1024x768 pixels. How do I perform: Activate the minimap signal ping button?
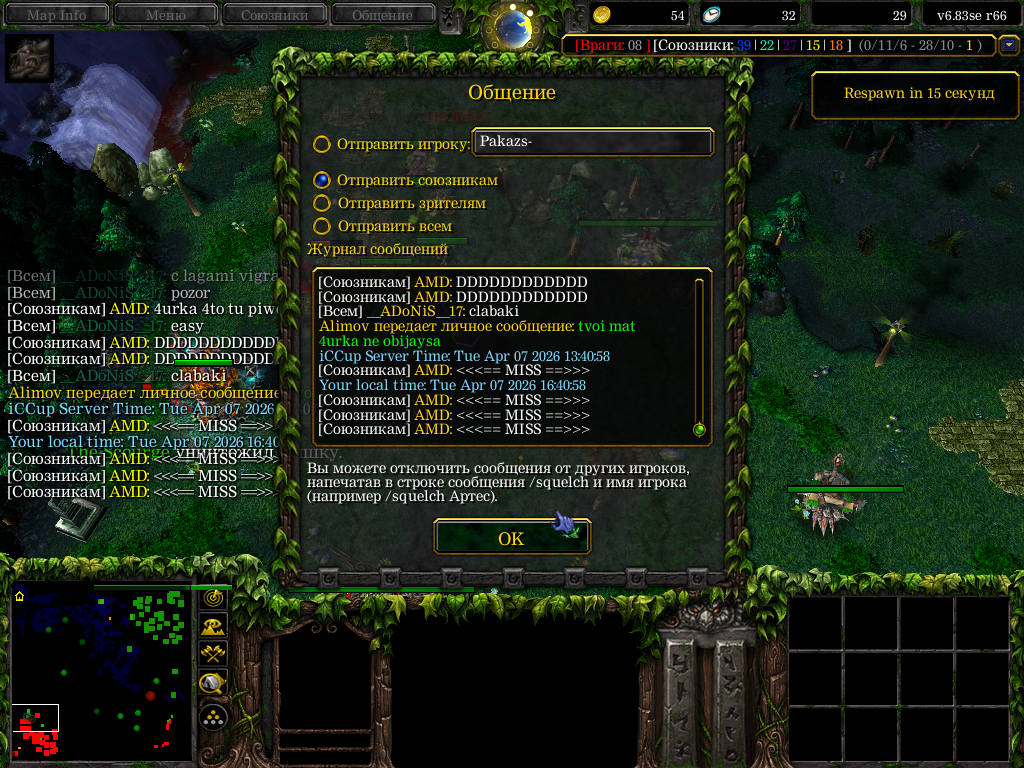point(213,597)
